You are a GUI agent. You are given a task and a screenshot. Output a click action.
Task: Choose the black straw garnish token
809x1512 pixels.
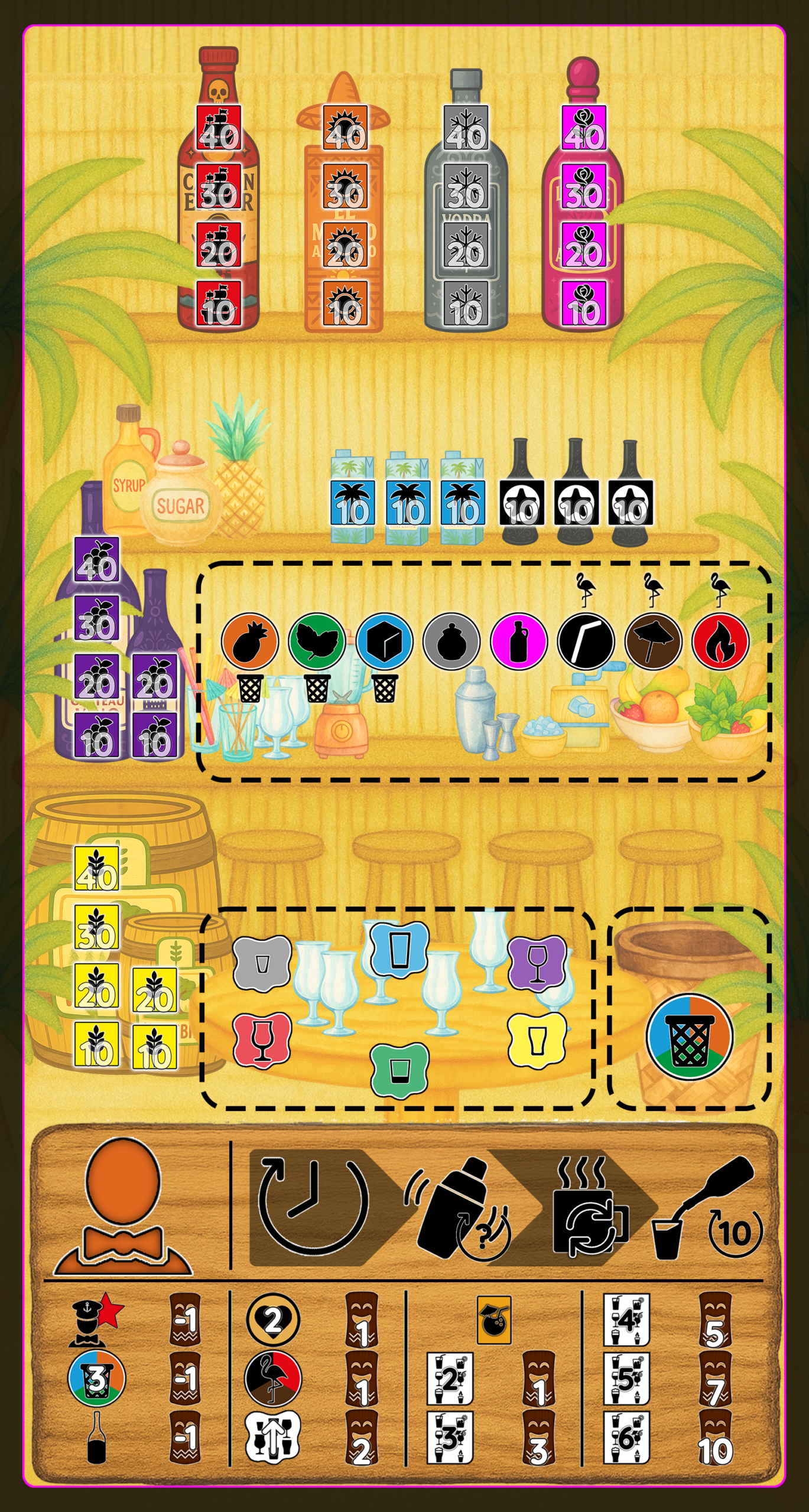click(586, 641)
